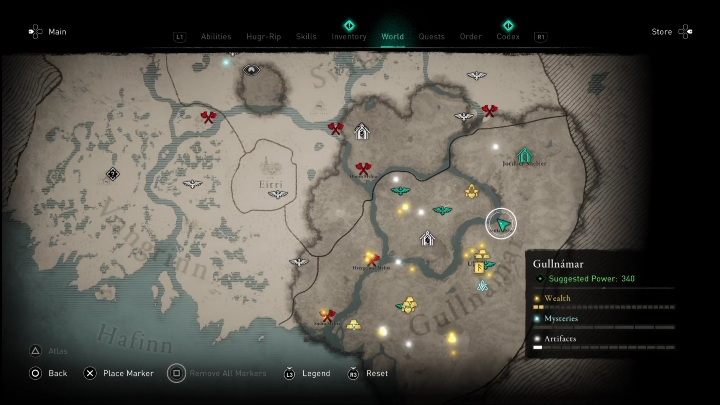This screenshot has width=720, height=405.
Task: Select the green tent marker at Jordber-Sviker
Action: click(524, 154)
